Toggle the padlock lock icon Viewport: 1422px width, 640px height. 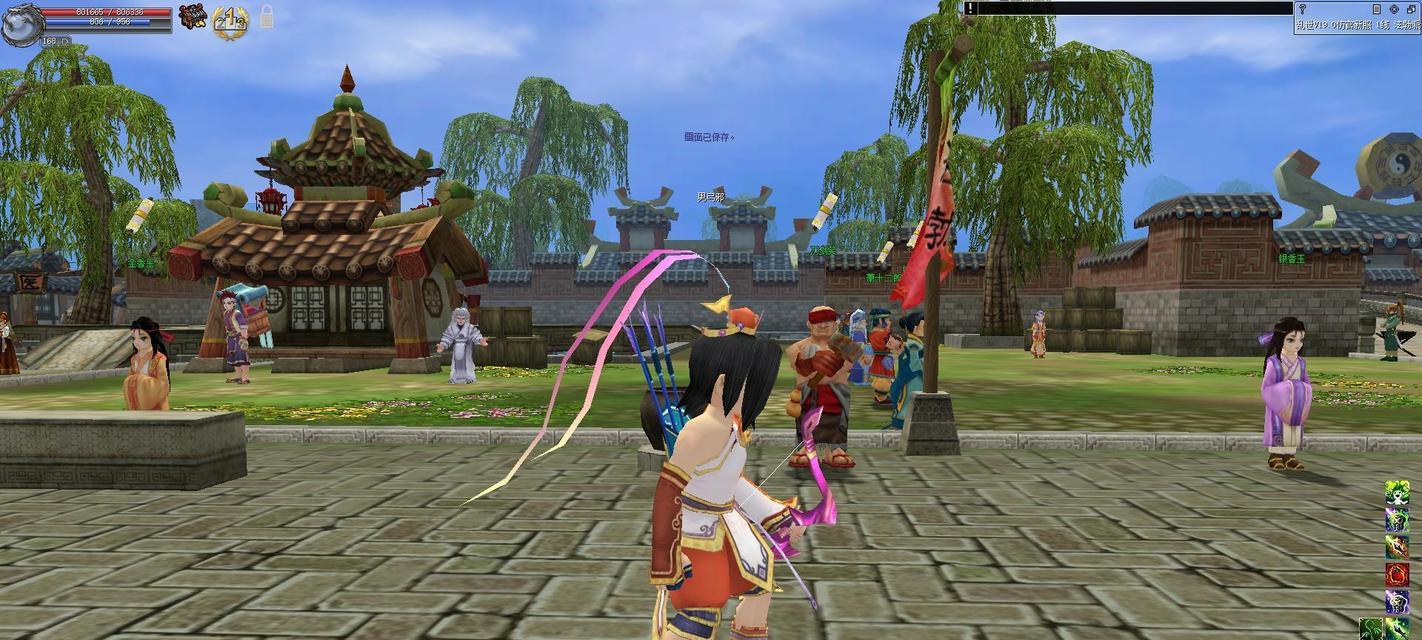coord(266,15)
